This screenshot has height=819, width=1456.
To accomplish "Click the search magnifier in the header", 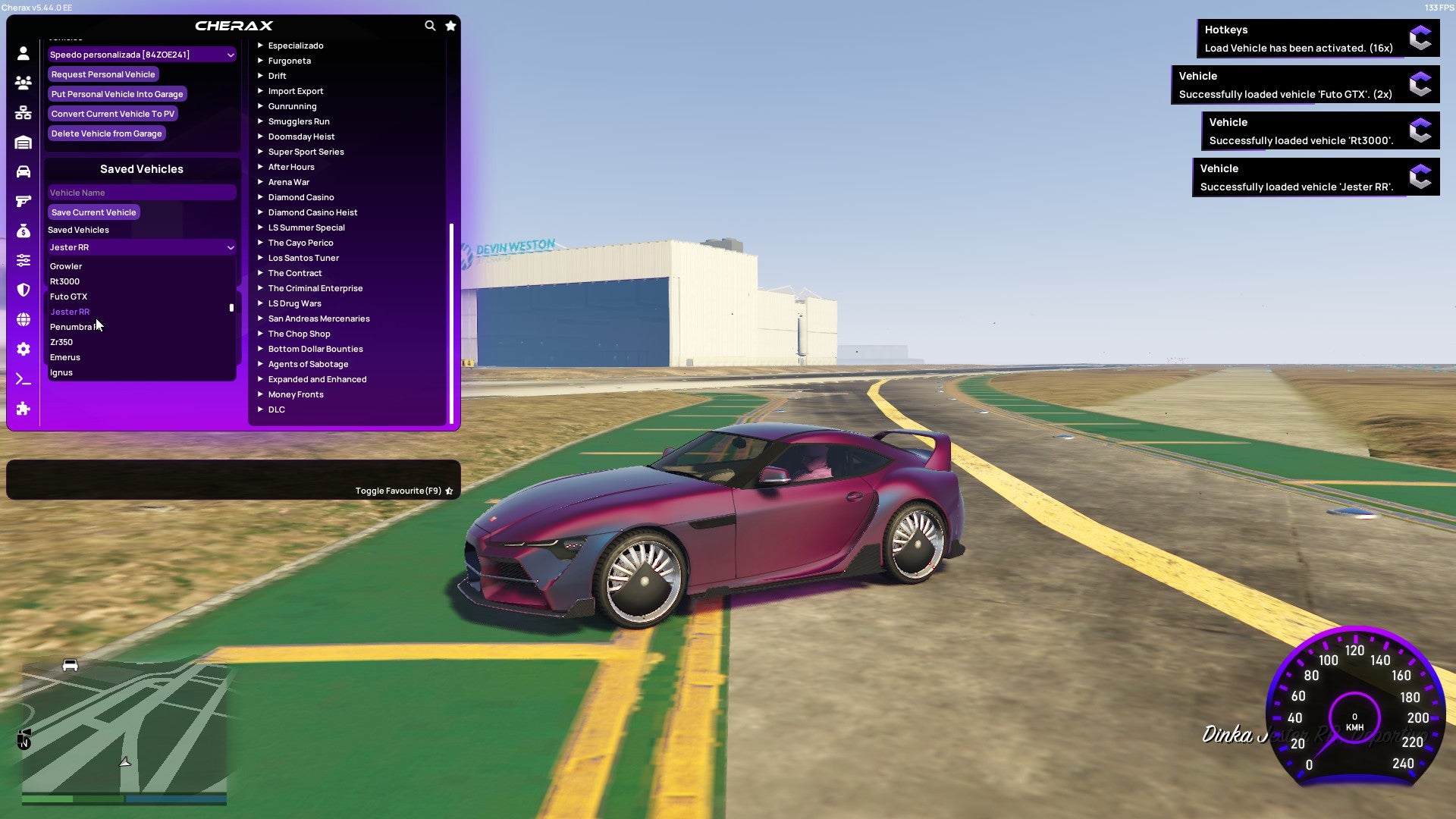I will point(430,25).
